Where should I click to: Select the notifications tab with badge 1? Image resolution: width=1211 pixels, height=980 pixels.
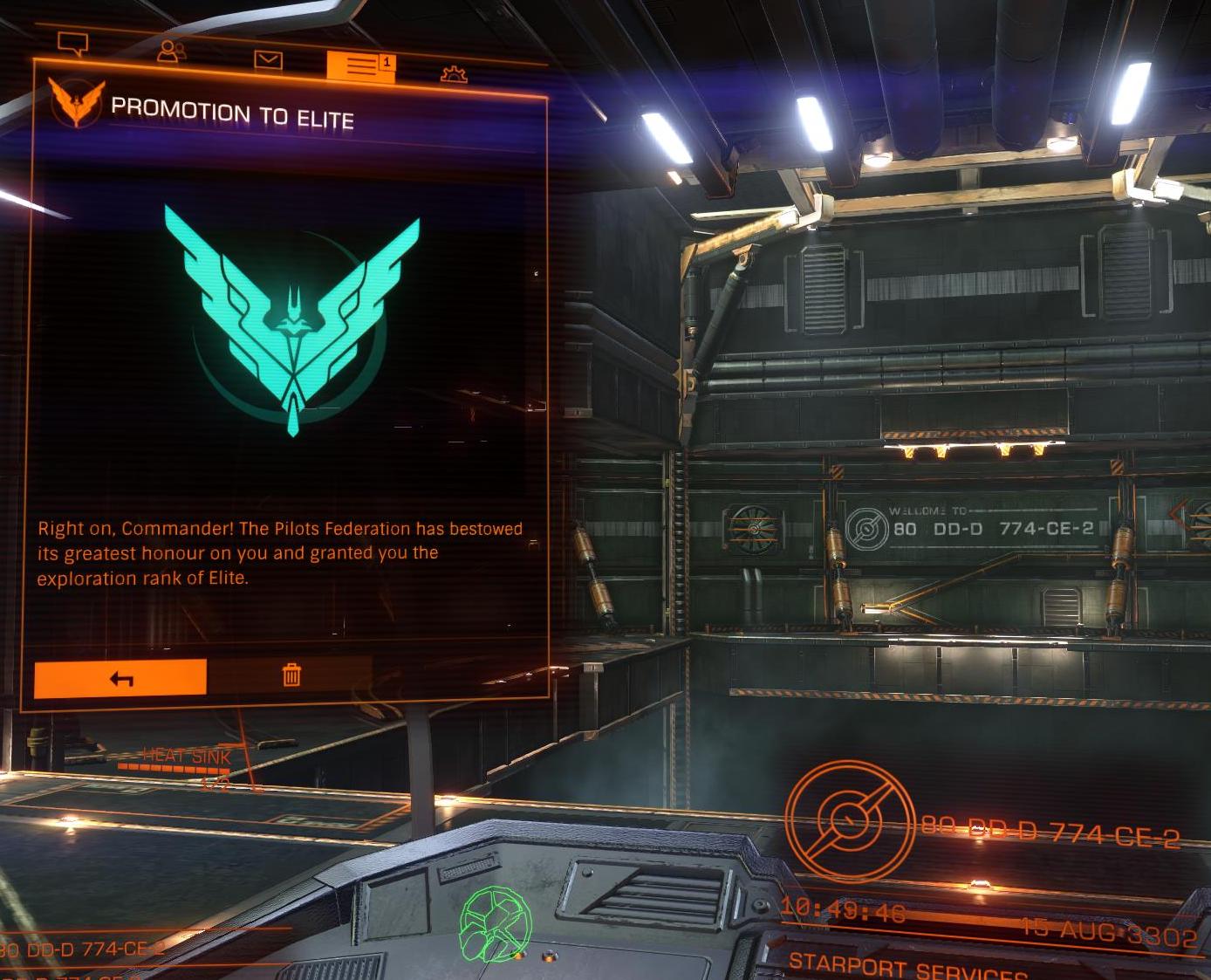pyautogui.click(x=360, y=65)
